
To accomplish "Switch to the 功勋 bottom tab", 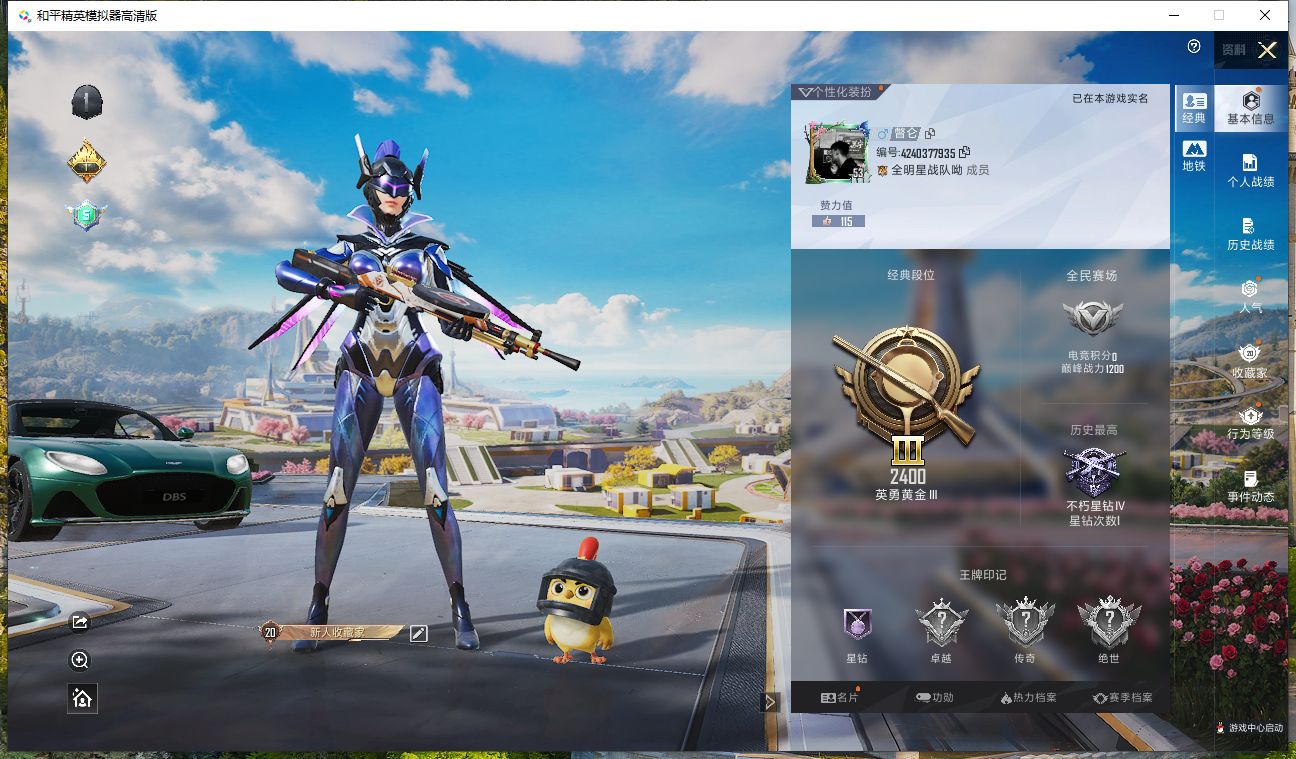I will tap(934, 697).
